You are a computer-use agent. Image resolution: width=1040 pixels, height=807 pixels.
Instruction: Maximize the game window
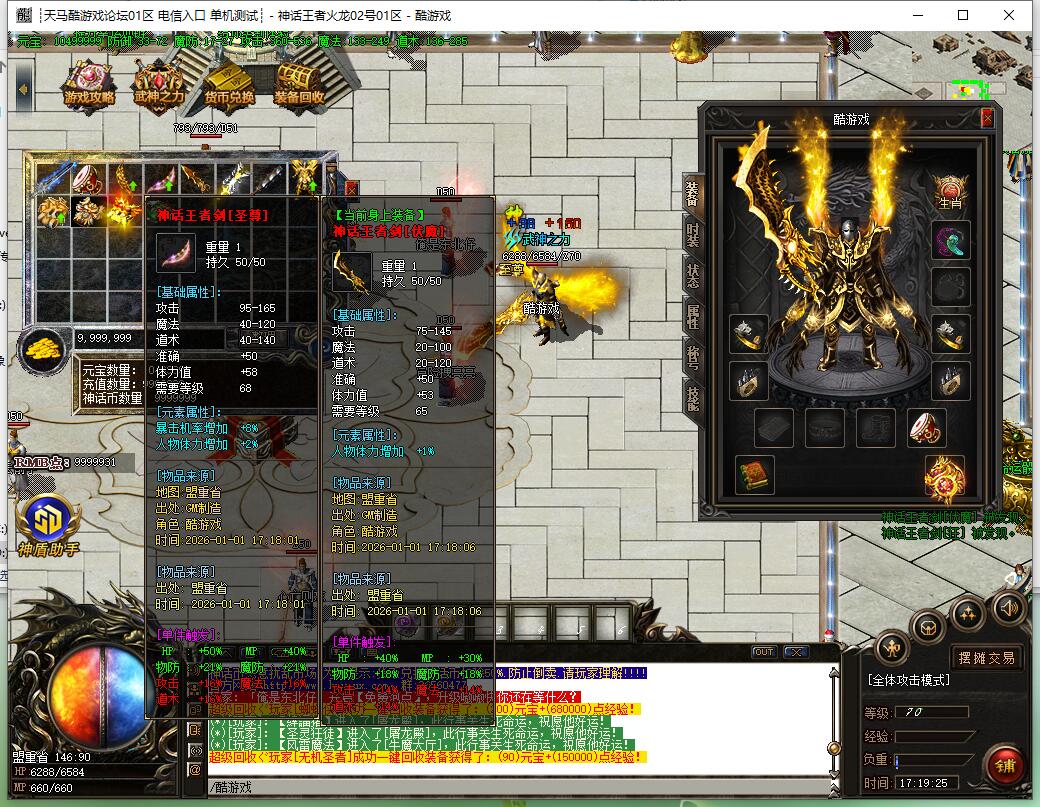963,15
